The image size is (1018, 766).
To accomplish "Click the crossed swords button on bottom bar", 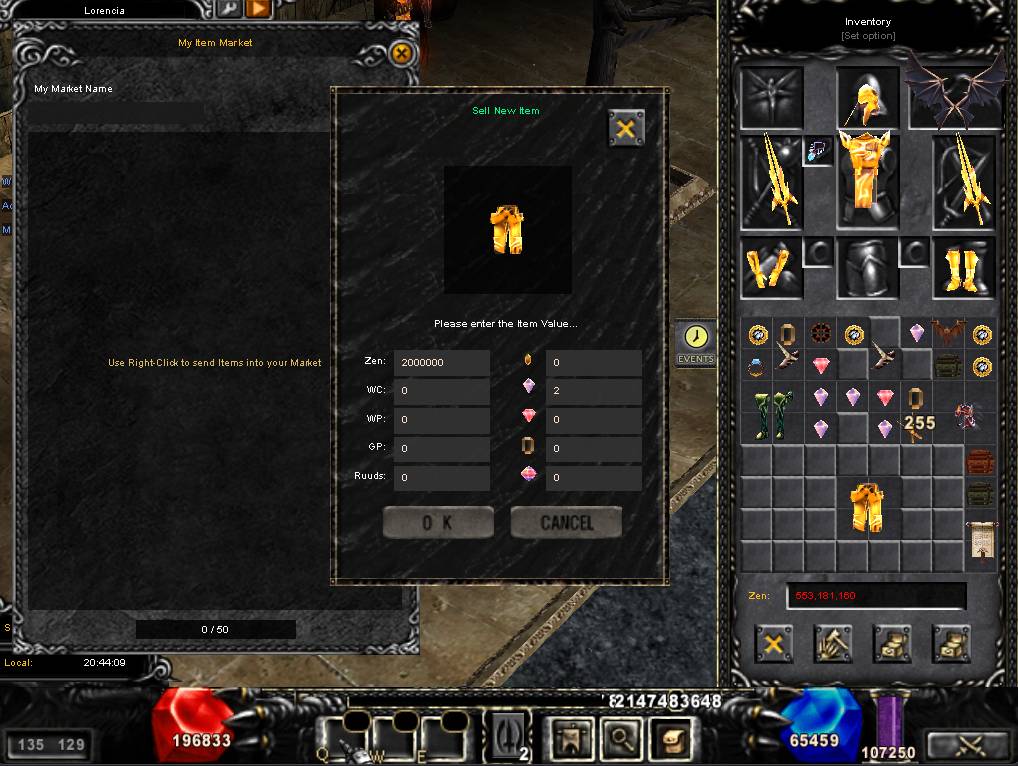I will point(967,745).
